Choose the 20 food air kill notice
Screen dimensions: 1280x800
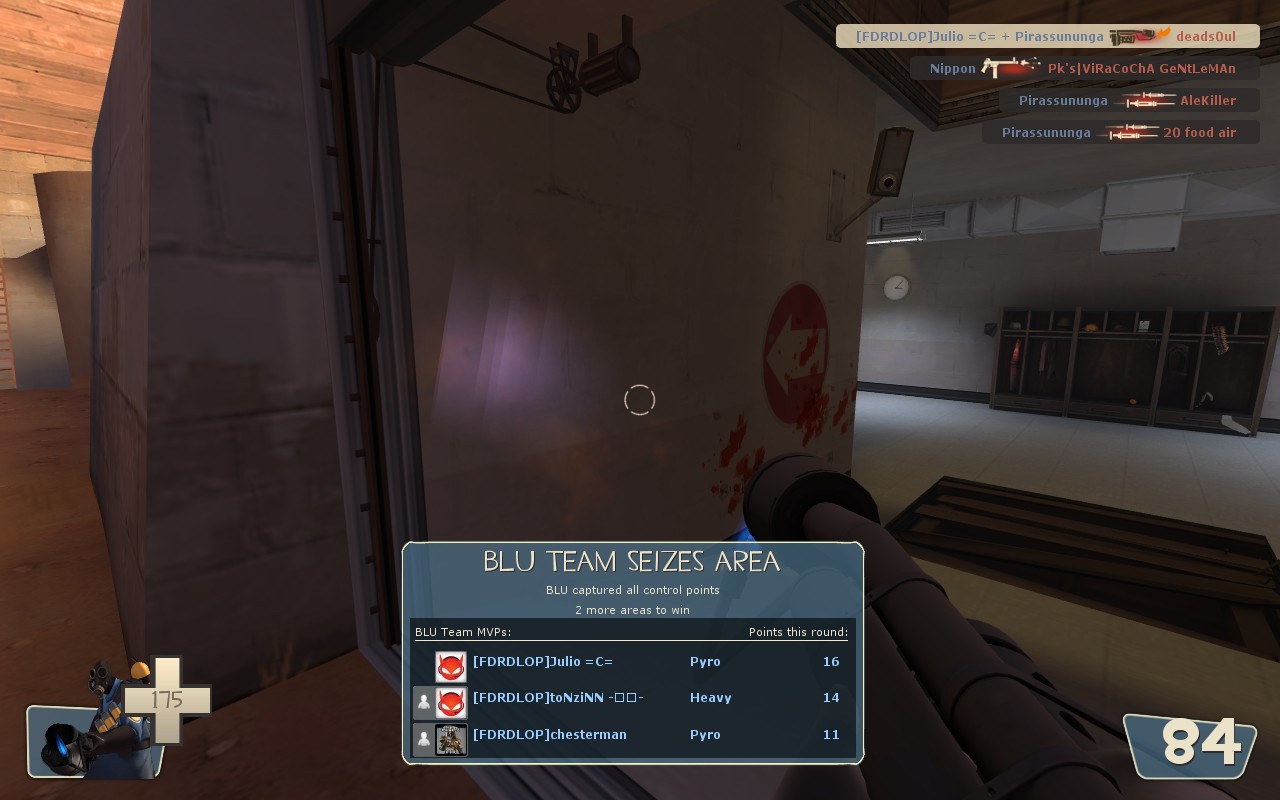pos(1120,133)
